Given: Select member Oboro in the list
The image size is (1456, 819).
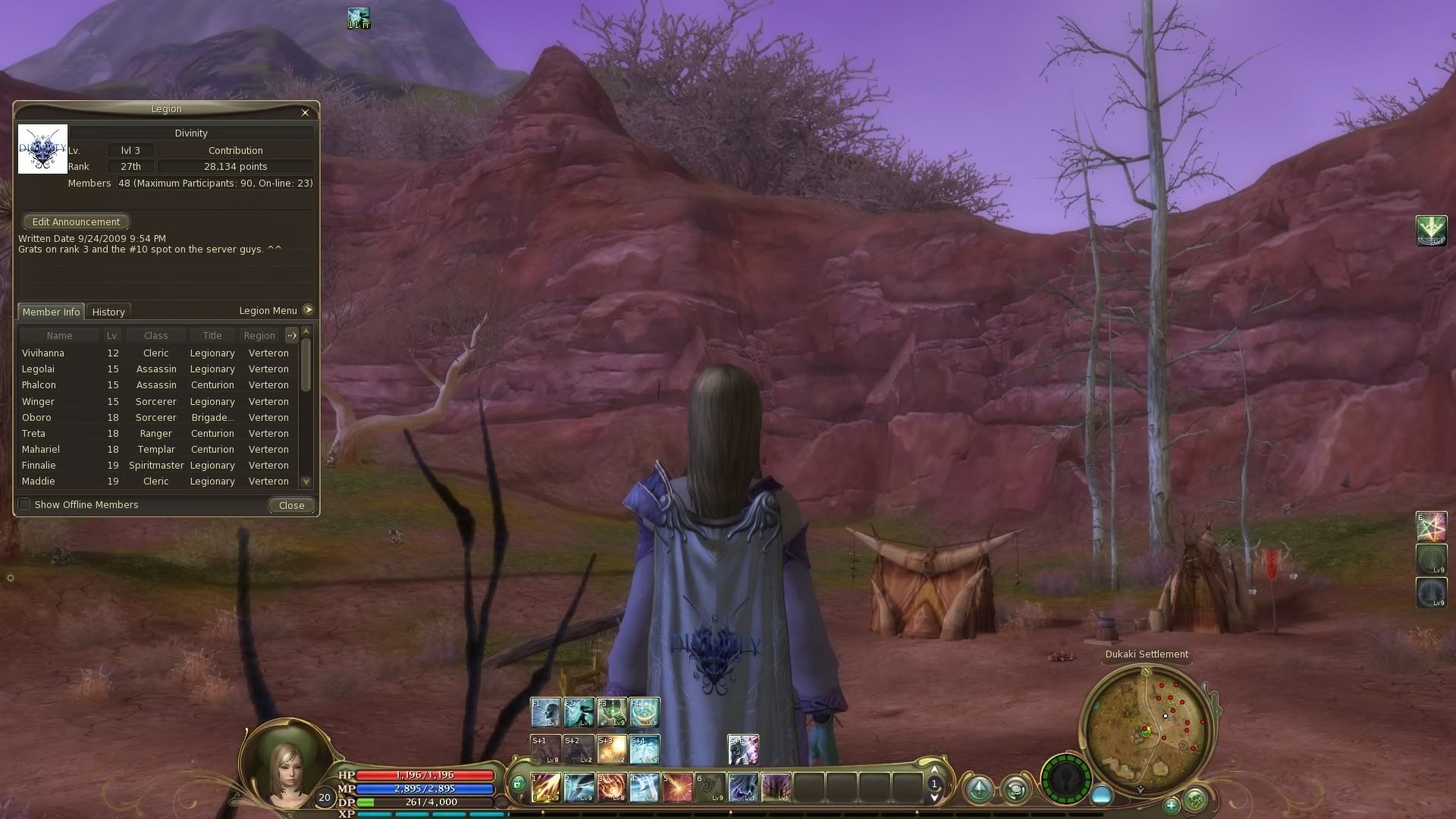Looking at the screenshot, I should pos(36,418).
